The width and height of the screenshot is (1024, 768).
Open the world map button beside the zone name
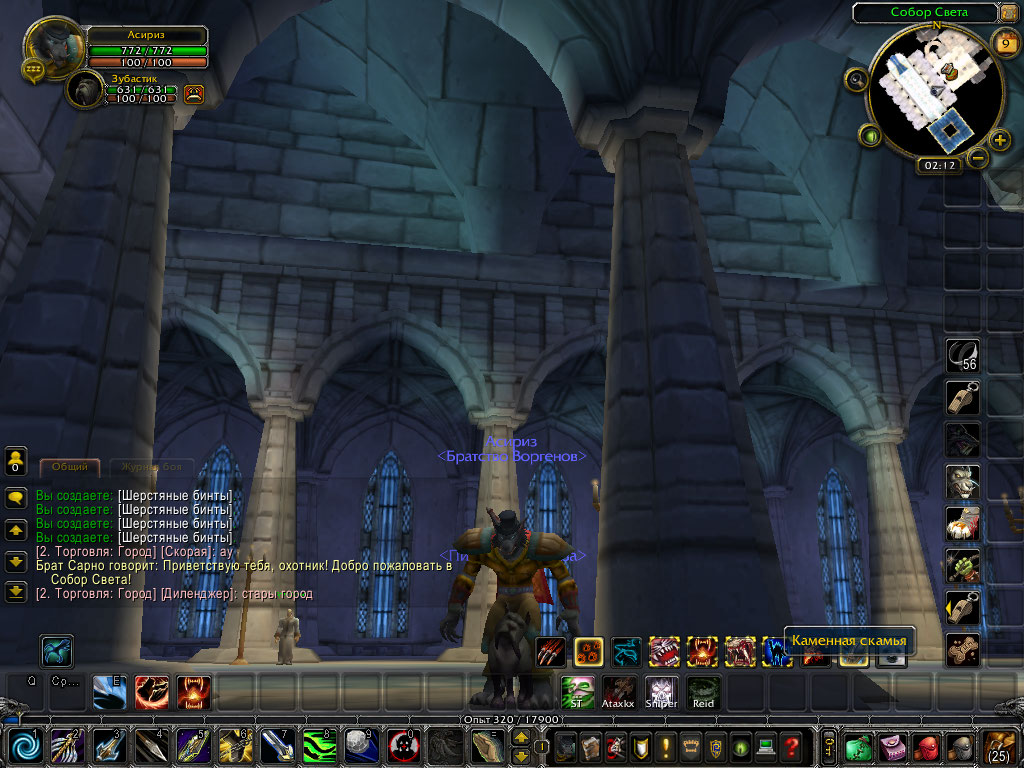pos(1009,13)
